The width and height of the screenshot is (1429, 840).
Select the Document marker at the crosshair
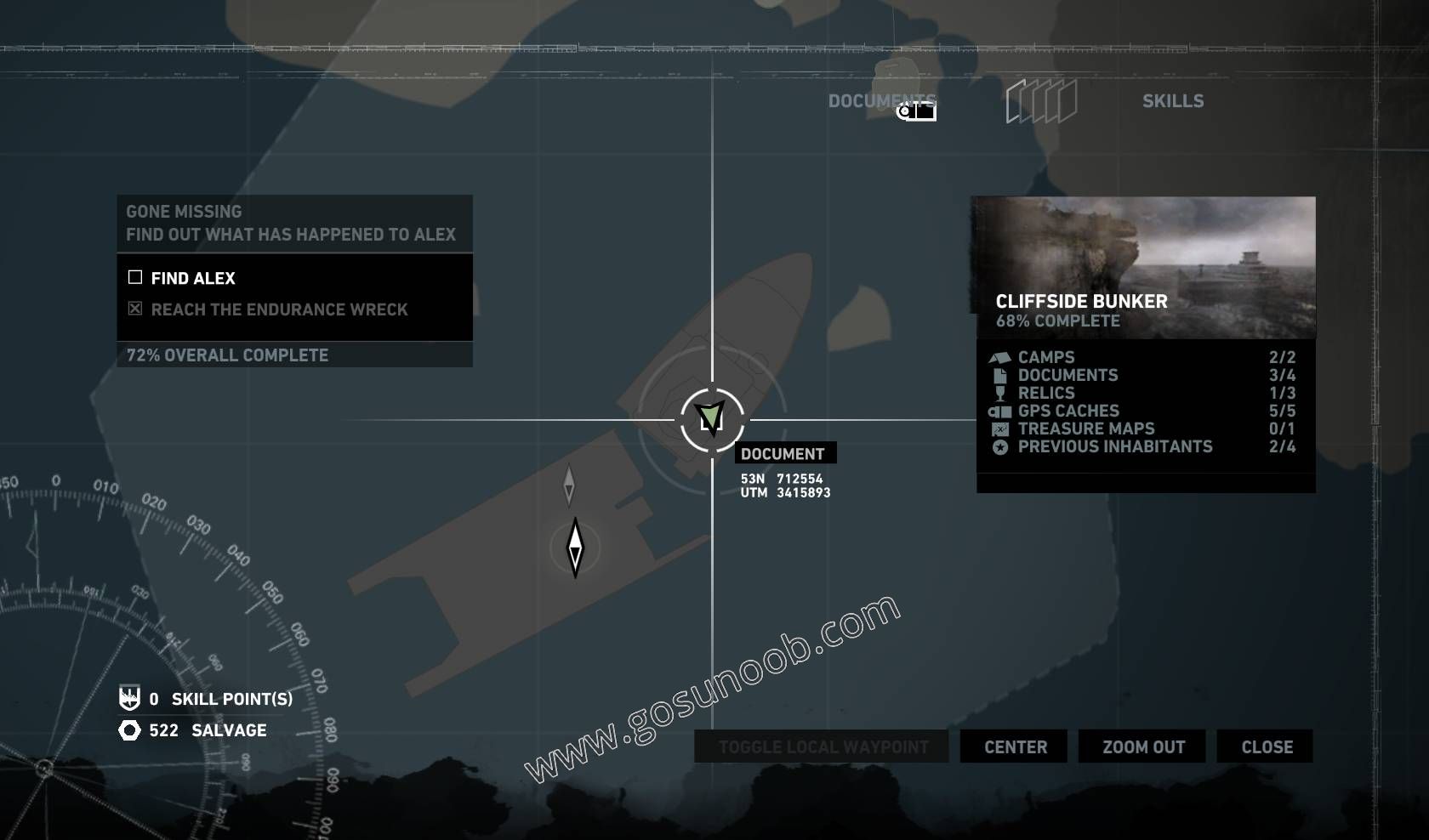pyautogui.click(x=711, y=418)
